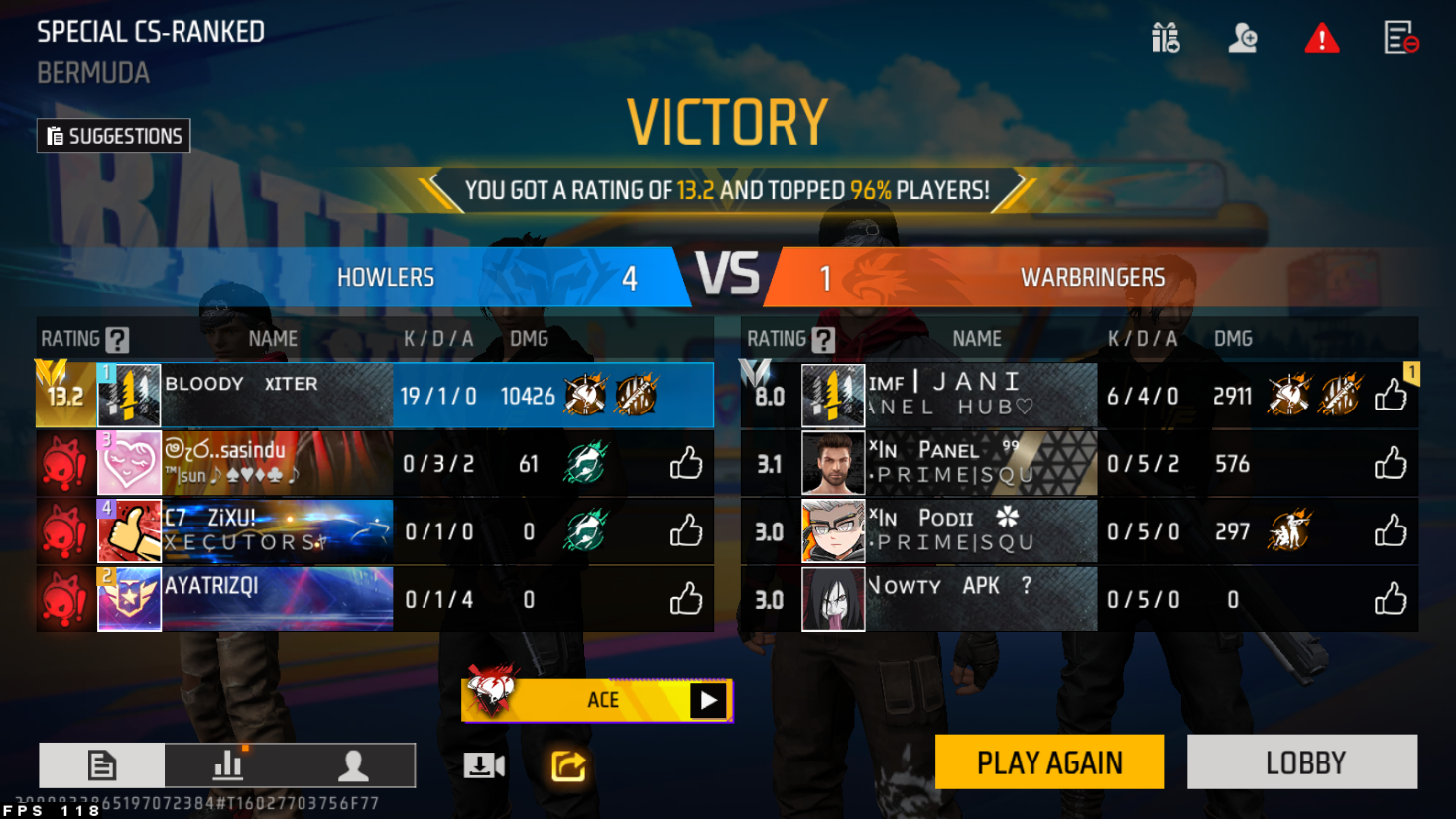The image size is (1456, 819).
Task: Like teammate sasindu with thumbs up
Action: coord(685,463)
